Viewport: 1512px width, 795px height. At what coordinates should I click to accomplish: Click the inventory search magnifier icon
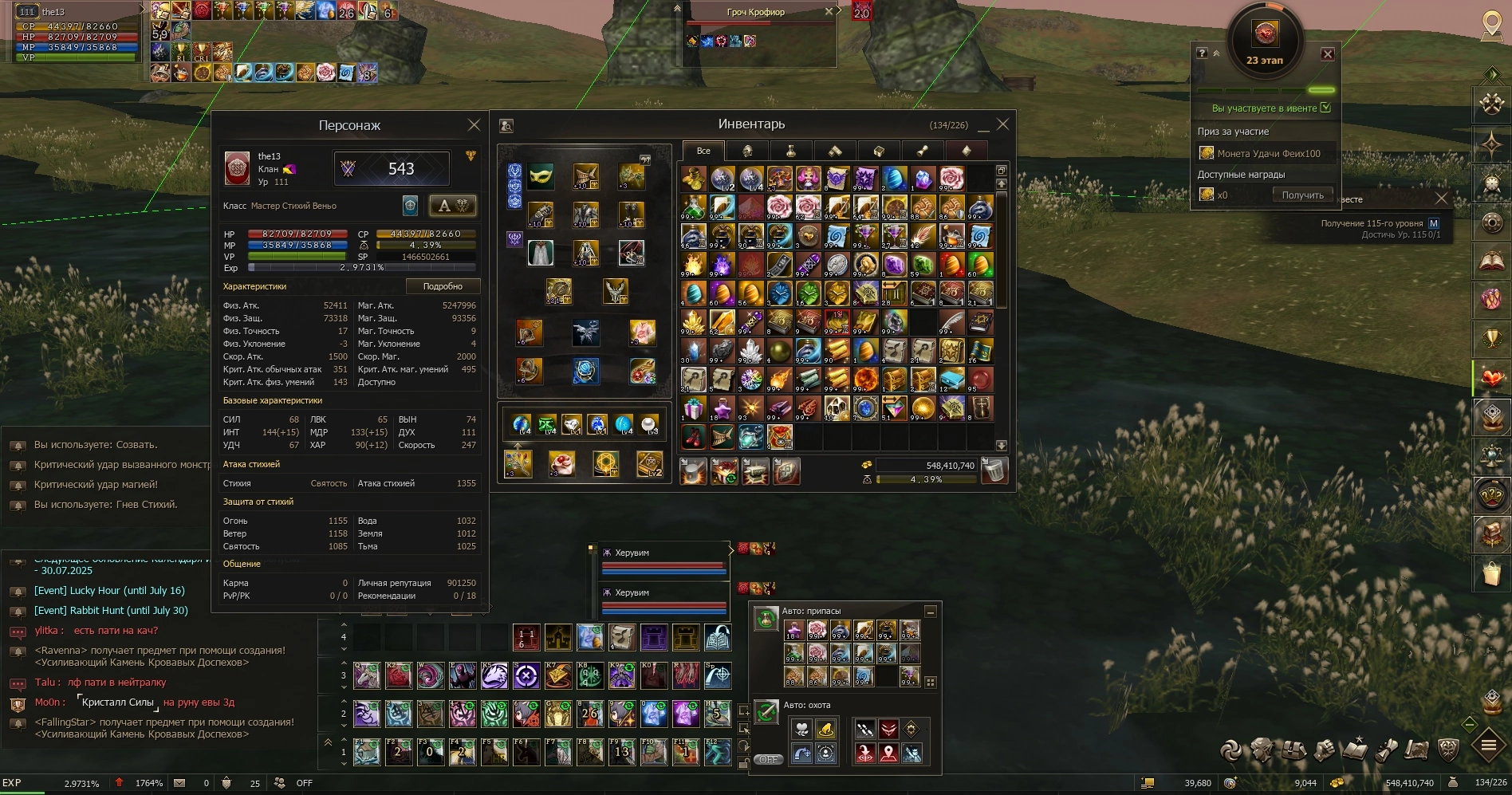point(506,126)
